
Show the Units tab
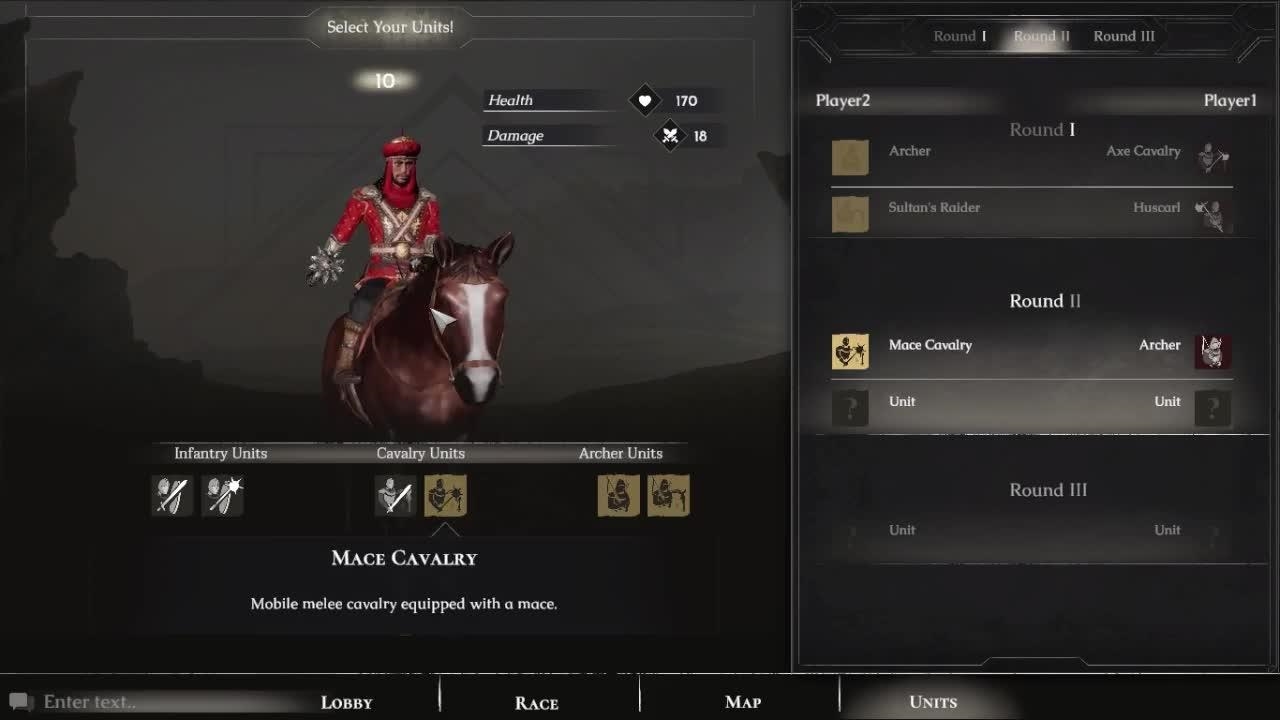pyautogui.click(x=933, y=702)
